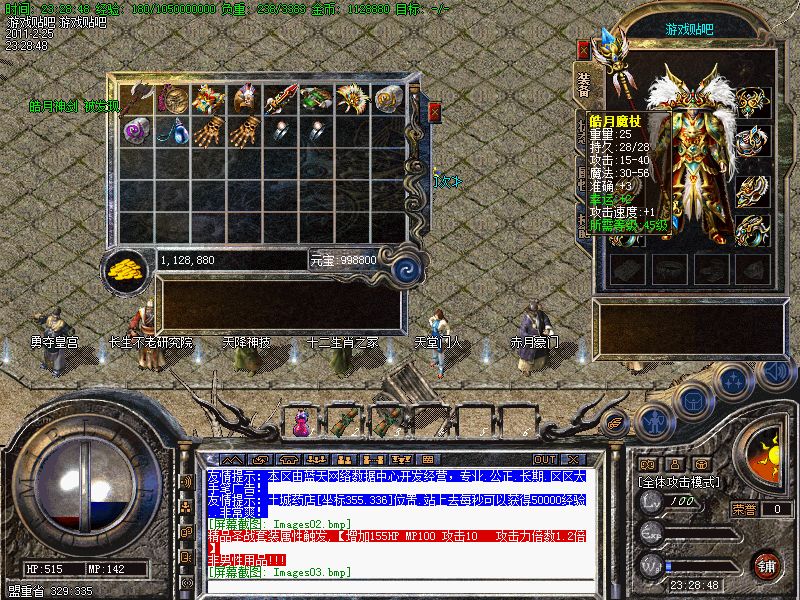Click the blue swirl button on the bag
The height and width of the screenshot is (600, 800).
[x=407, y=267]
